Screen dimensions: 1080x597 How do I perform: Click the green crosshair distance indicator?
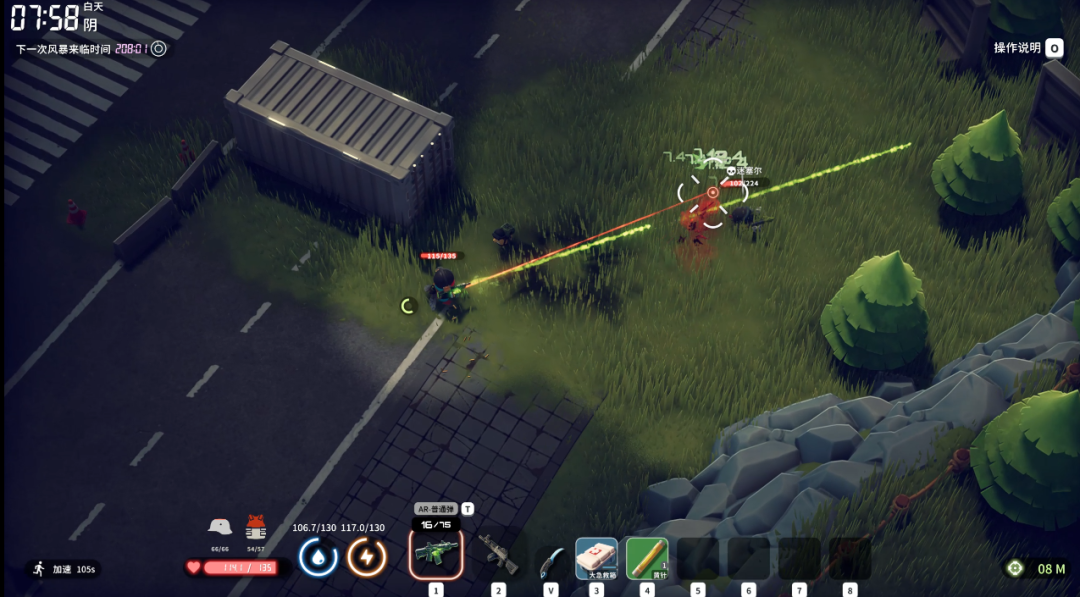[x=1015, y=568]
